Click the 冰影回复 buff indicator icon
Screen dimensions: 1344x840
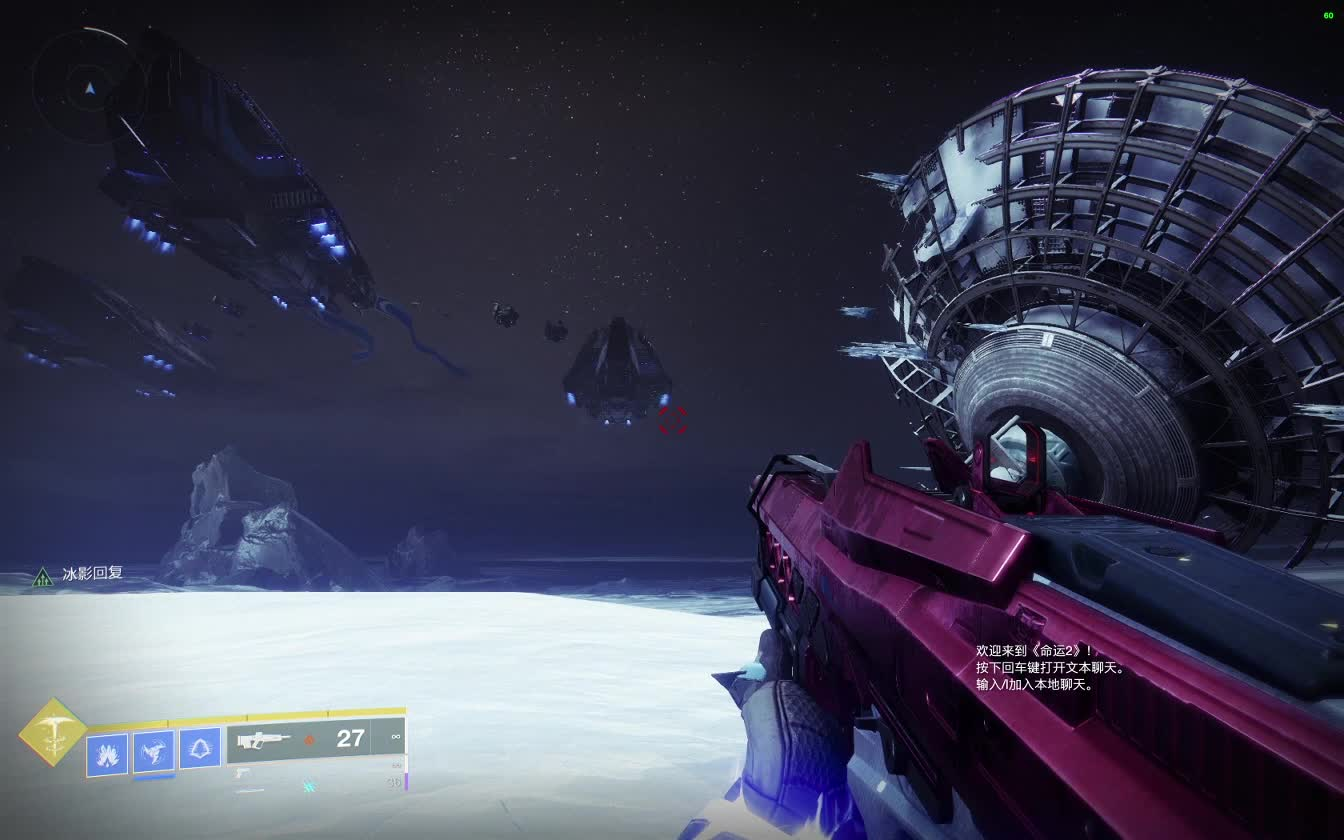click(43, 576)
